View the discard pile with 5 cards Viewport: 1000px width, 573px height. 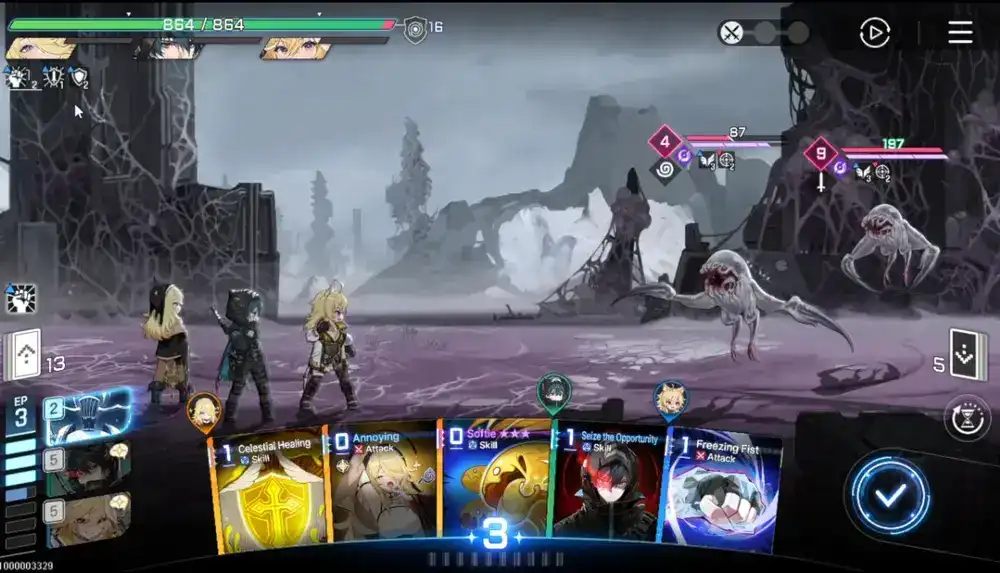(x=968, y=355)
